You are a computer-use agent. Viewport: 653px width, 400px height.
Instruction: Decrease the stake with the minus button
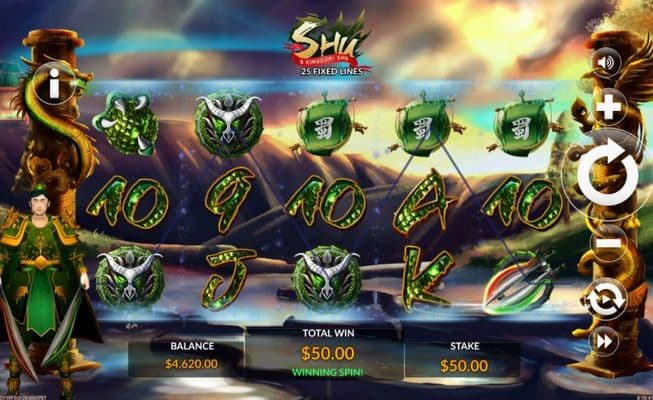[x=607, y=244]
